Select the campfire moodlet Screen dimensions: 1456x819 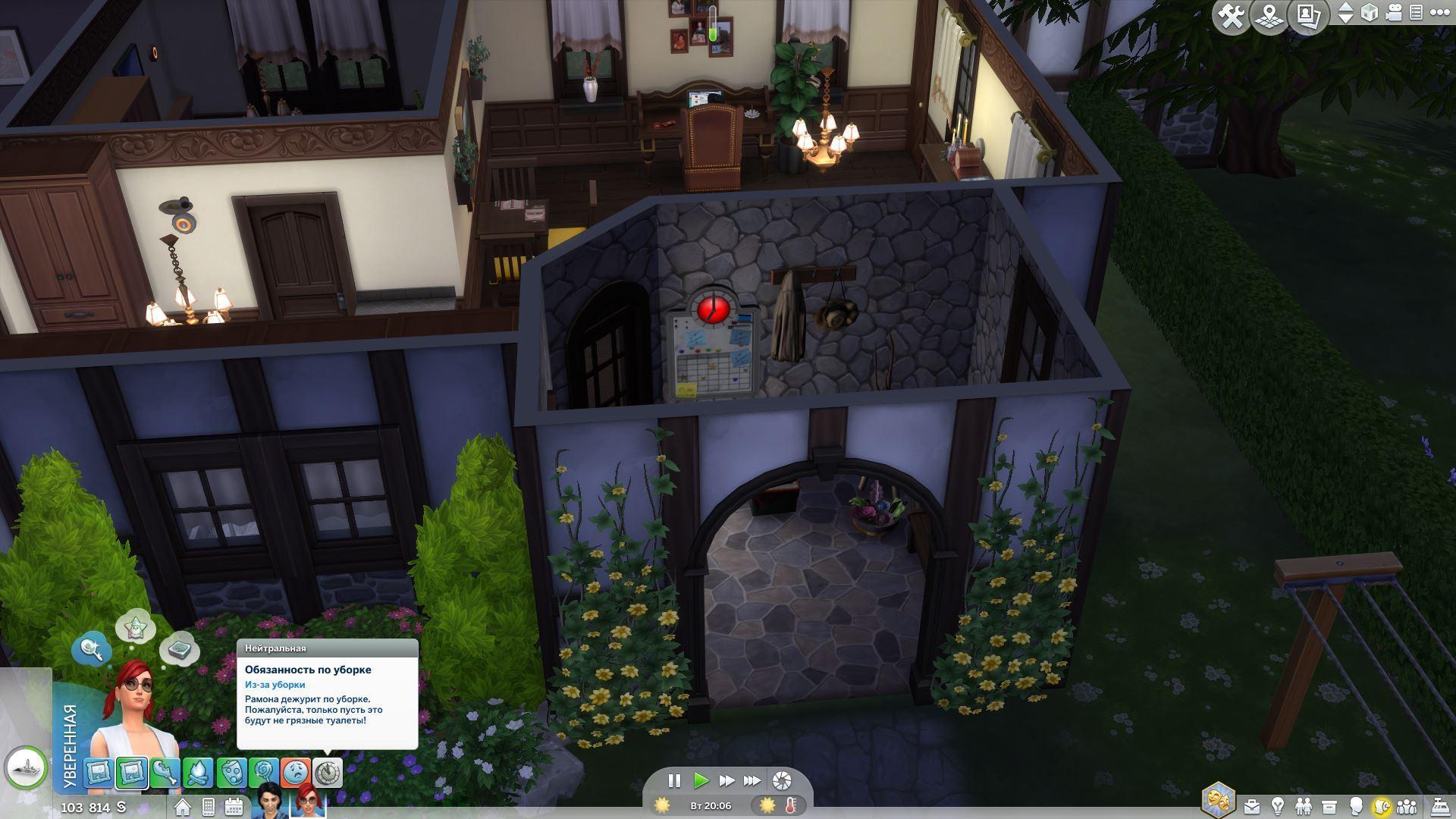[198, 773]
